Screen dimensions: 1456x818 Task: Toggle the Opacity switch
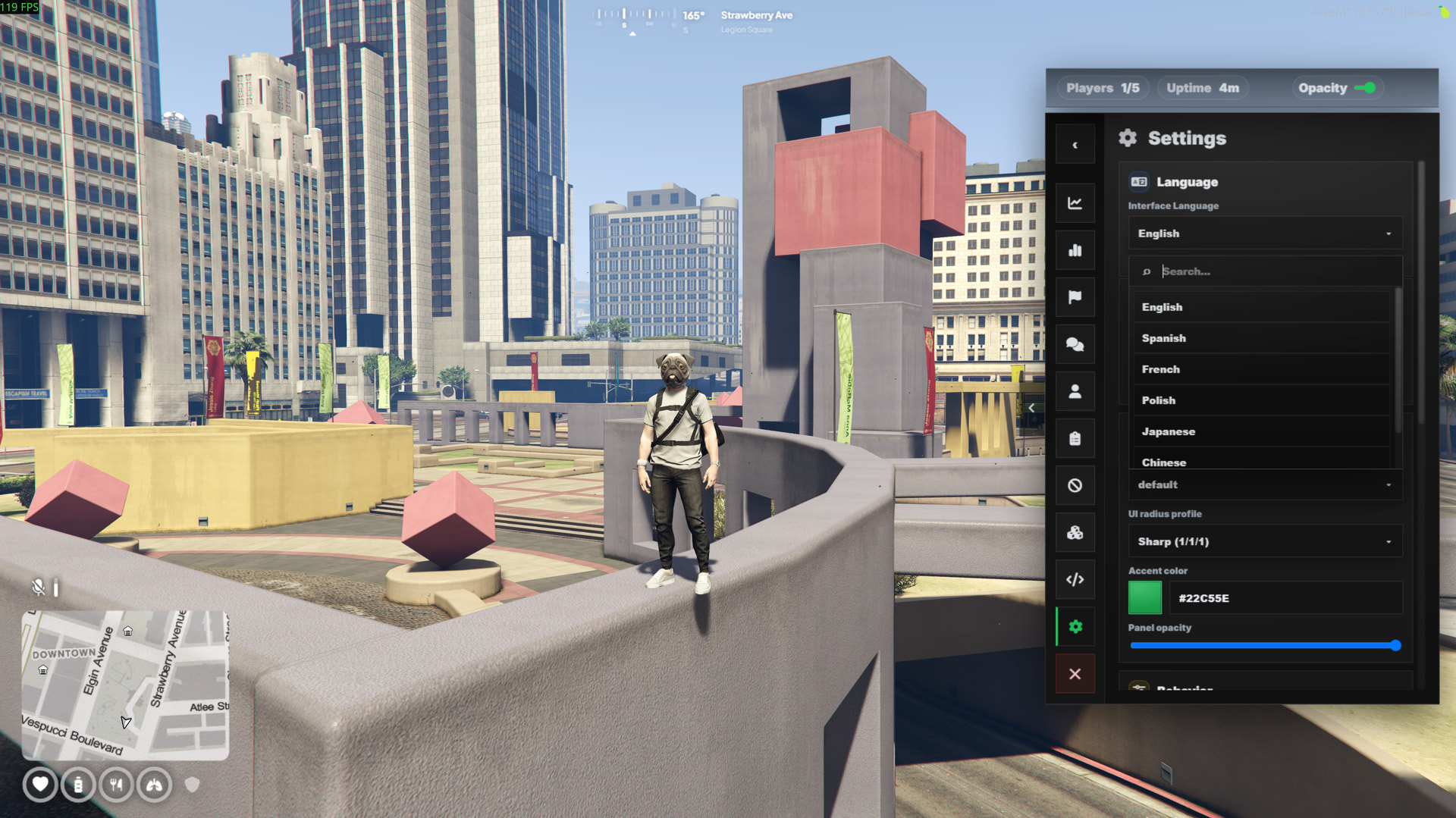point(1365,88)
